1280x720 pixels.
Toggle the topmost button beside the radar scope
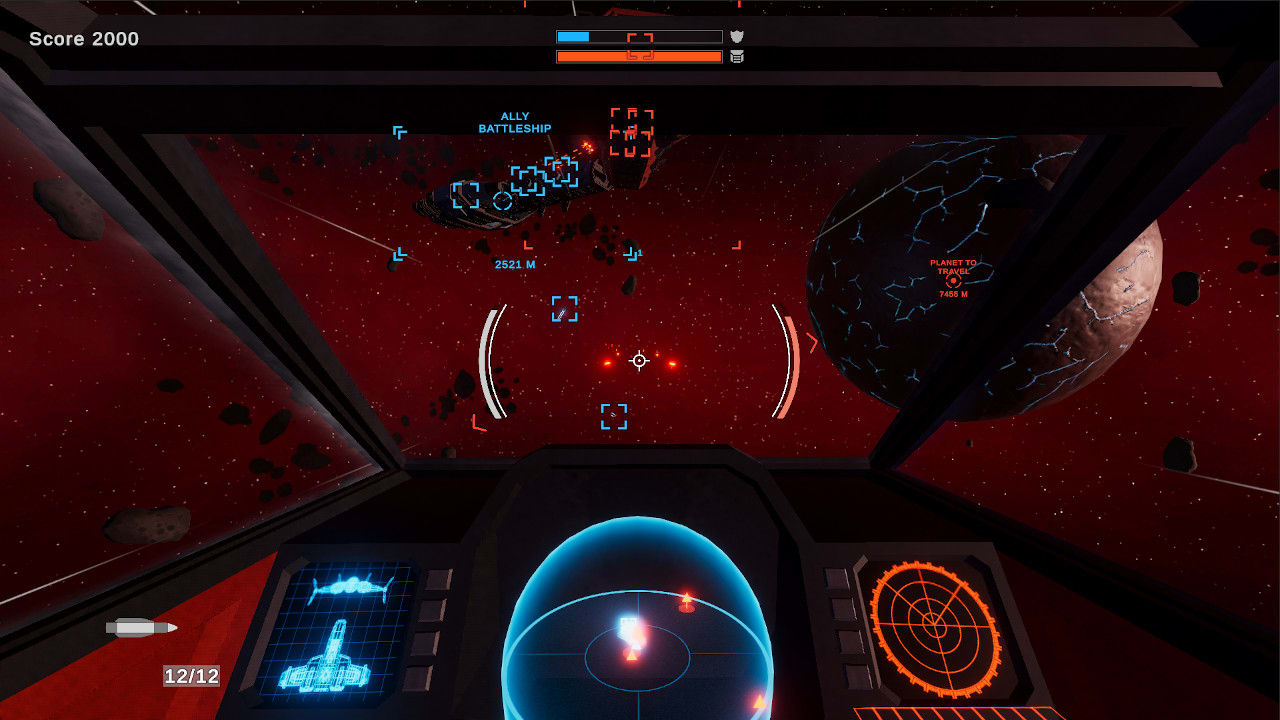coord(836,578)
